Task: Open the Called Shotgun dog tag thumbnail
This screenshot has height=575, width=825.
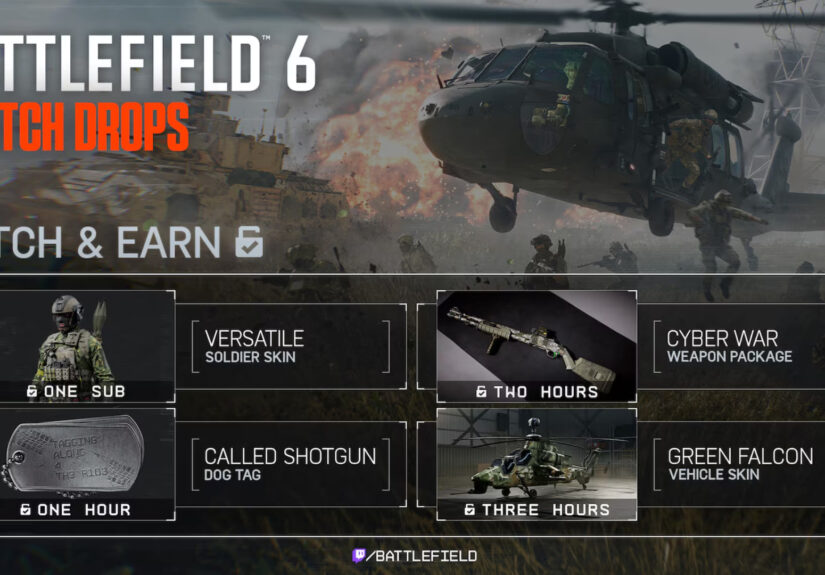Action: (x=87, y=462)
